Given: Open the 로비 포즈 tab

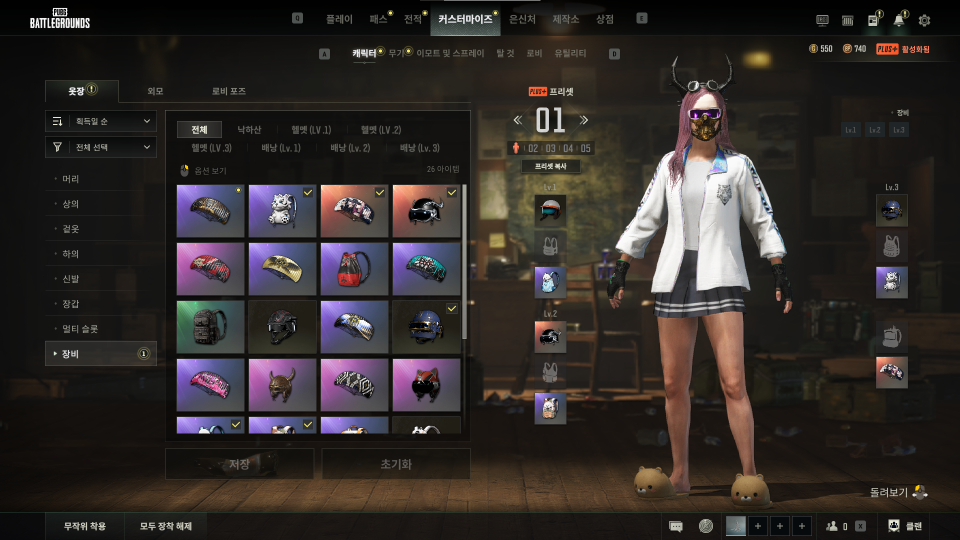Looking at the screenshot, I should point(228,91).
